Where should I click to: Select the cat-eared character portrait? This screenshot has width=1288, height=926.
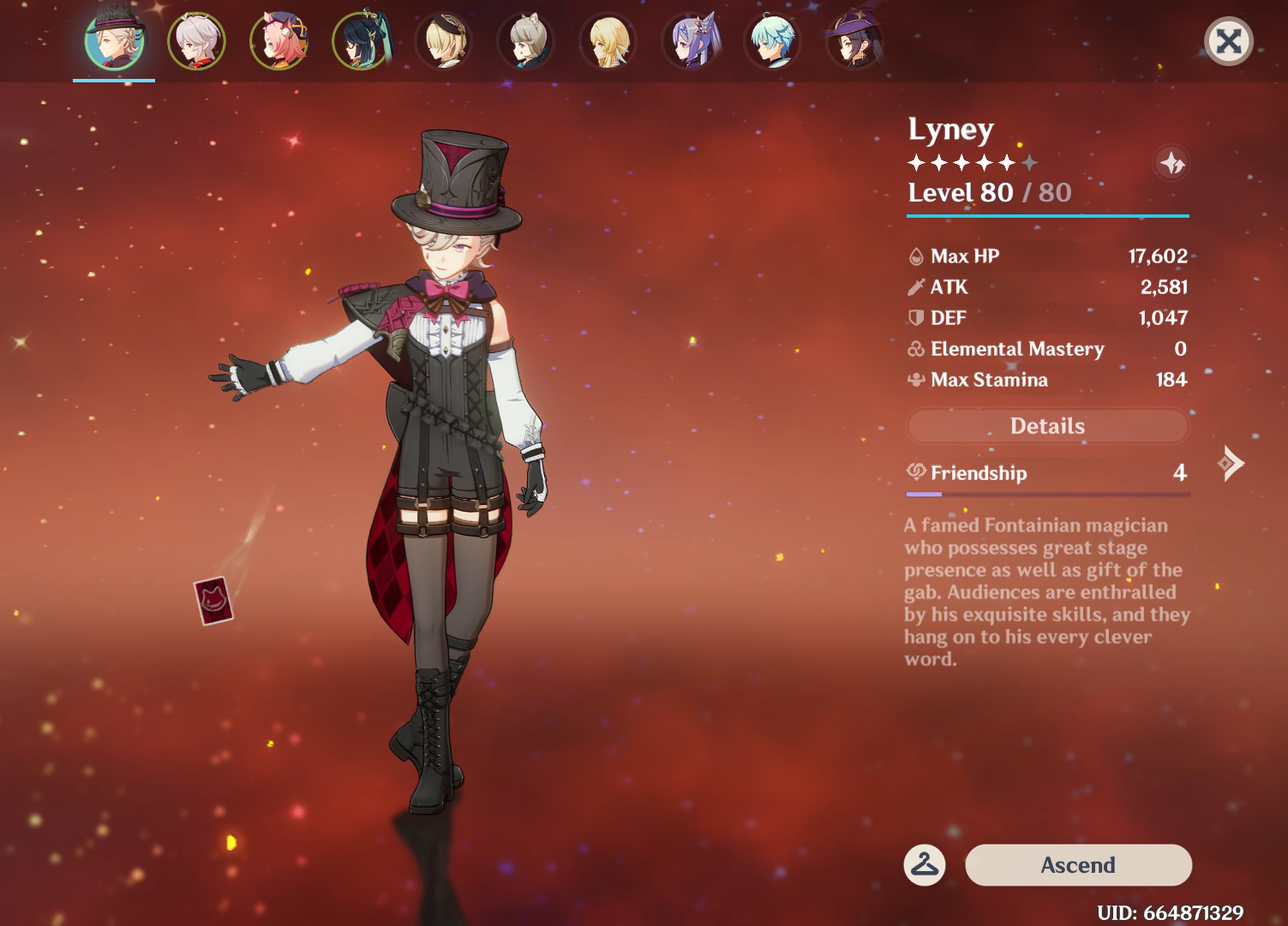click(x=526, y=40)
